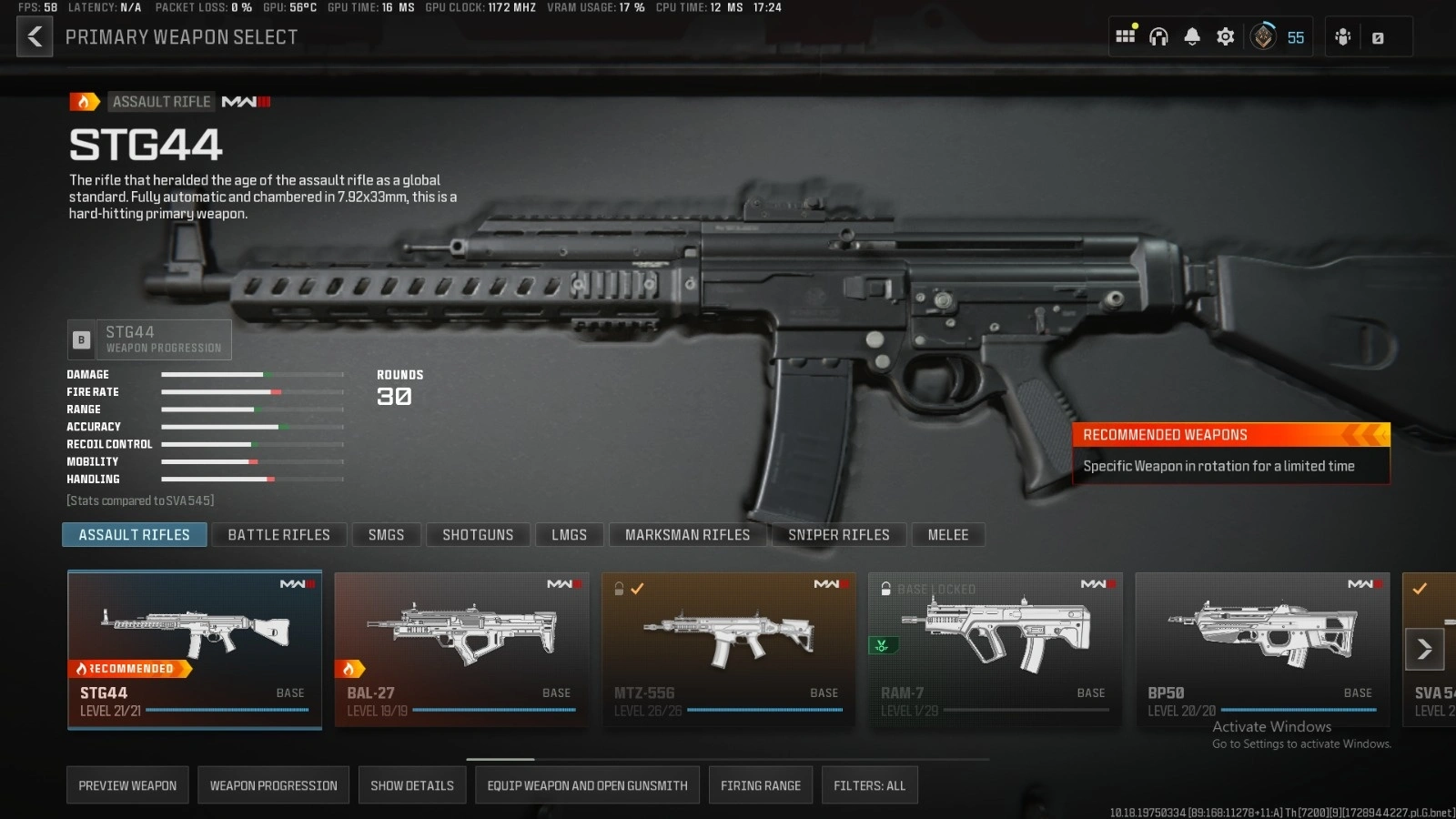This screenshot has width=1456, height=819.
Task: Click the back arrow to leave weapon select
Action: click(35, 36)
